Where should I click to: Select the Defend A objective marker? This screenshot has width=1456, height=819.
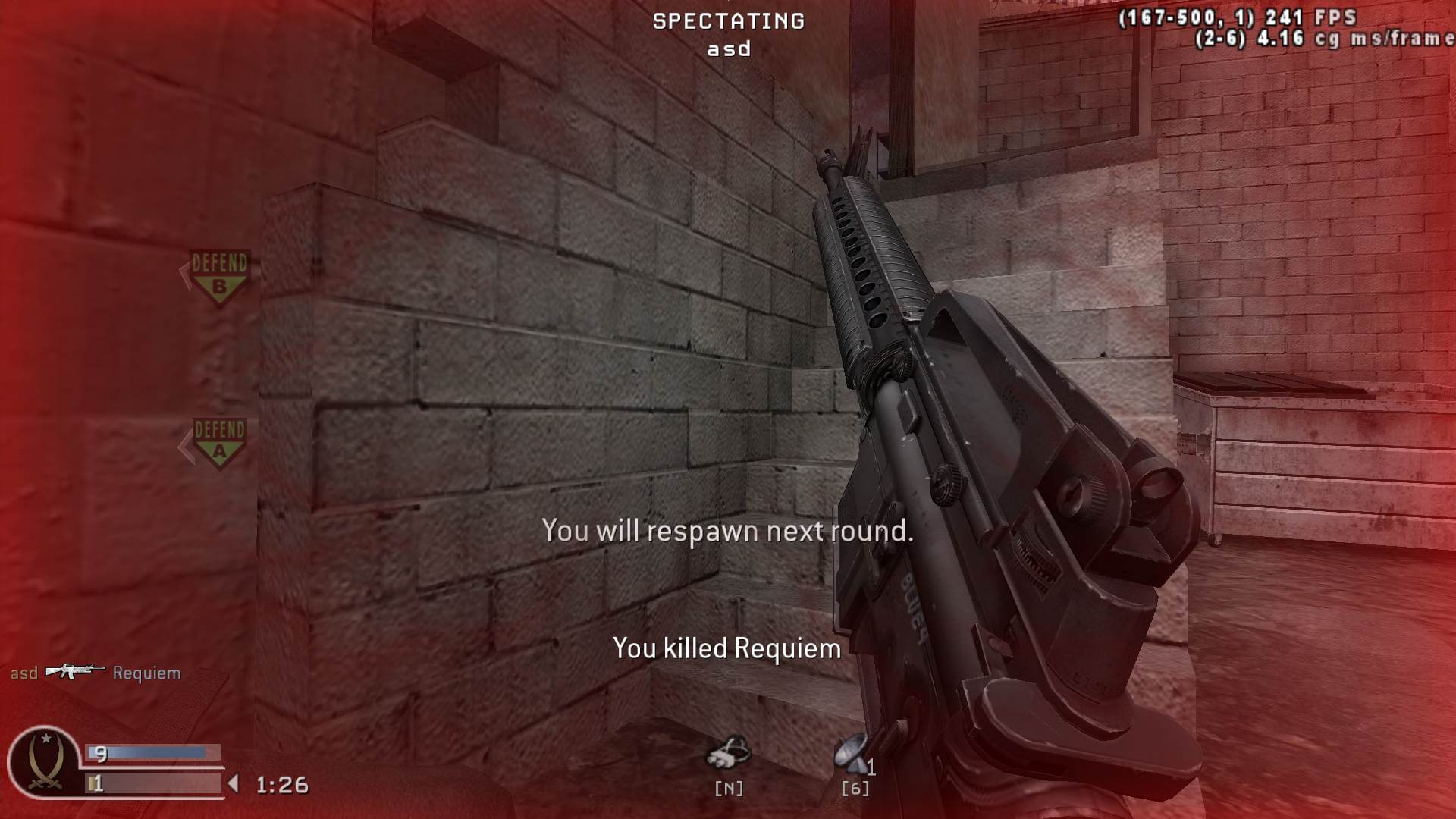click(220, 444)
